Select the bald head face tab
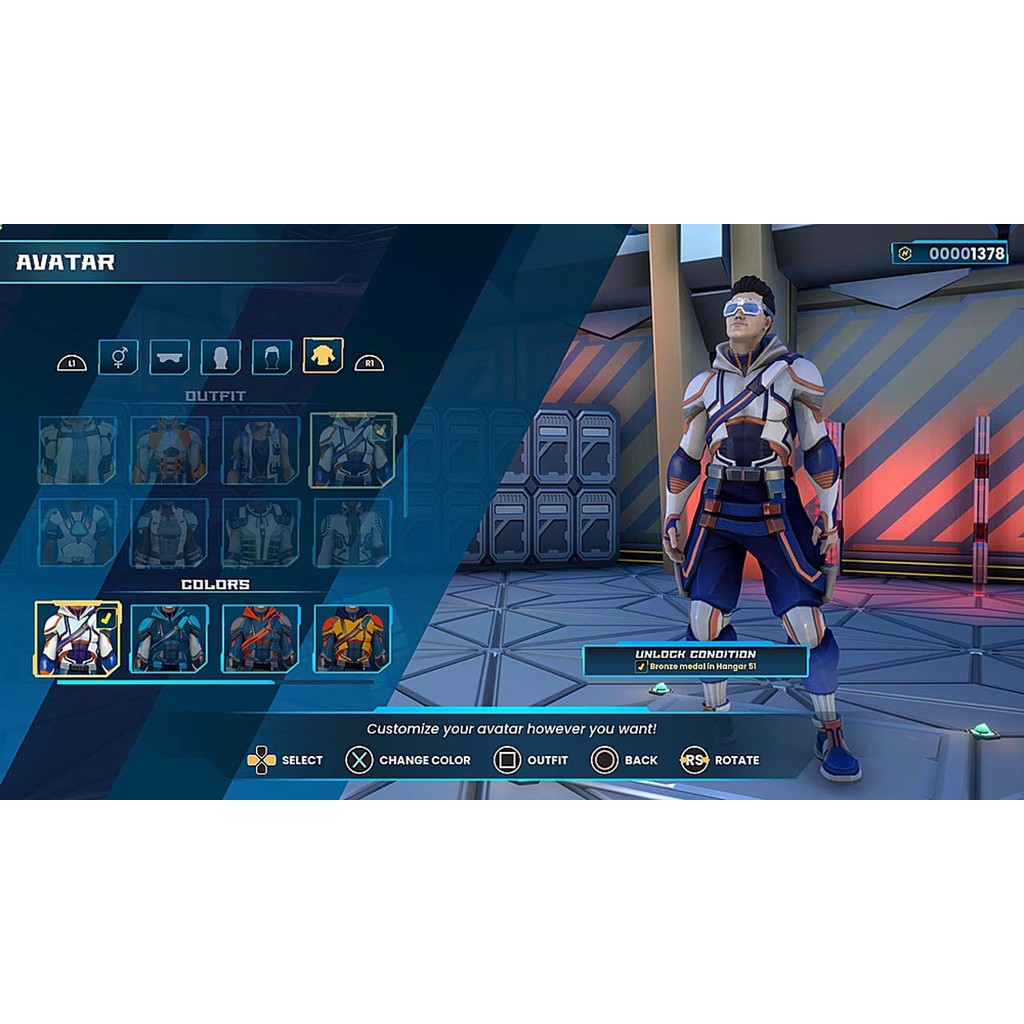 [x=221, y=356]
